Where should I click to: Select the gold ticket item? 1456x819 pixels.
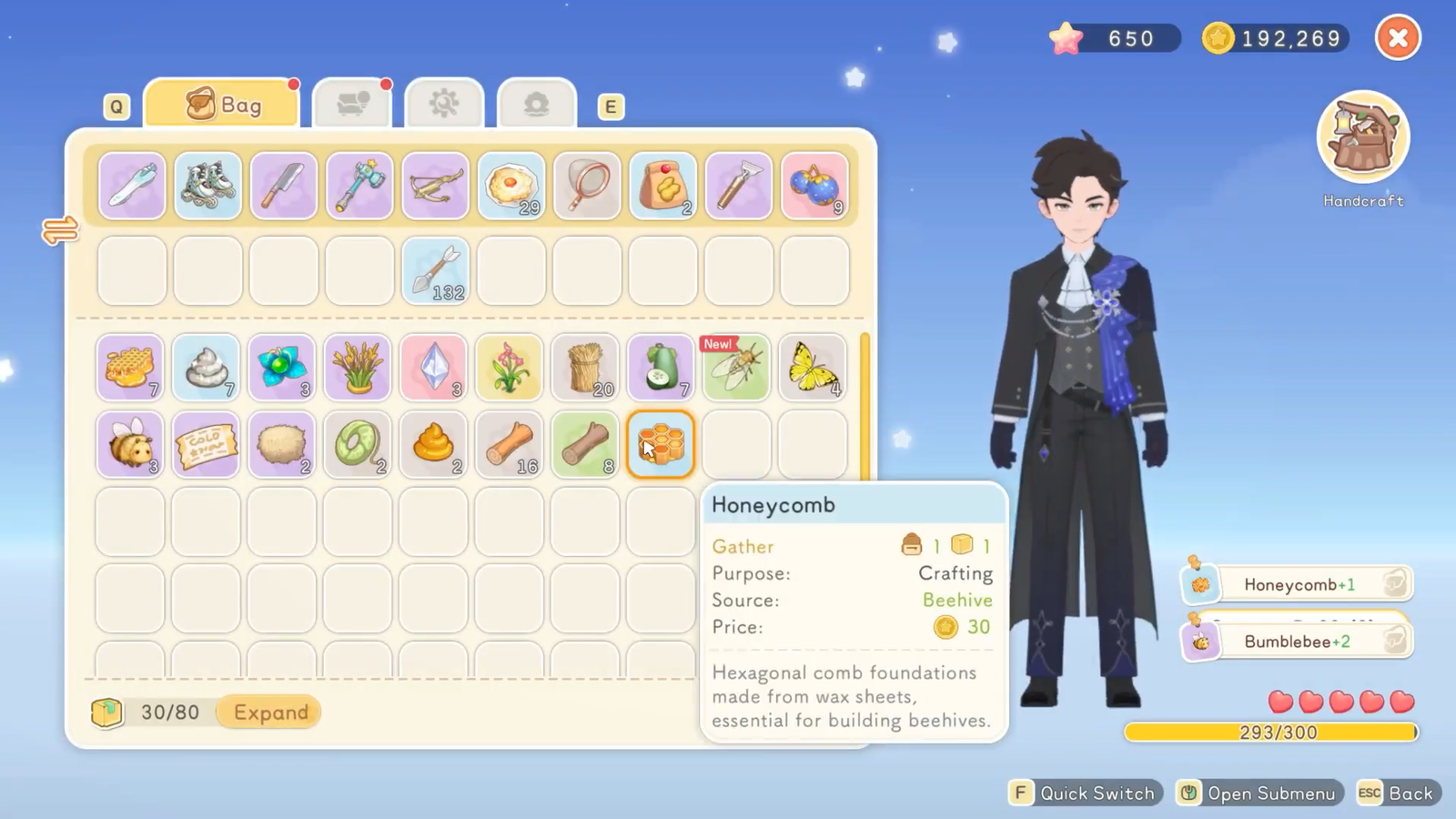click(206, 445)
